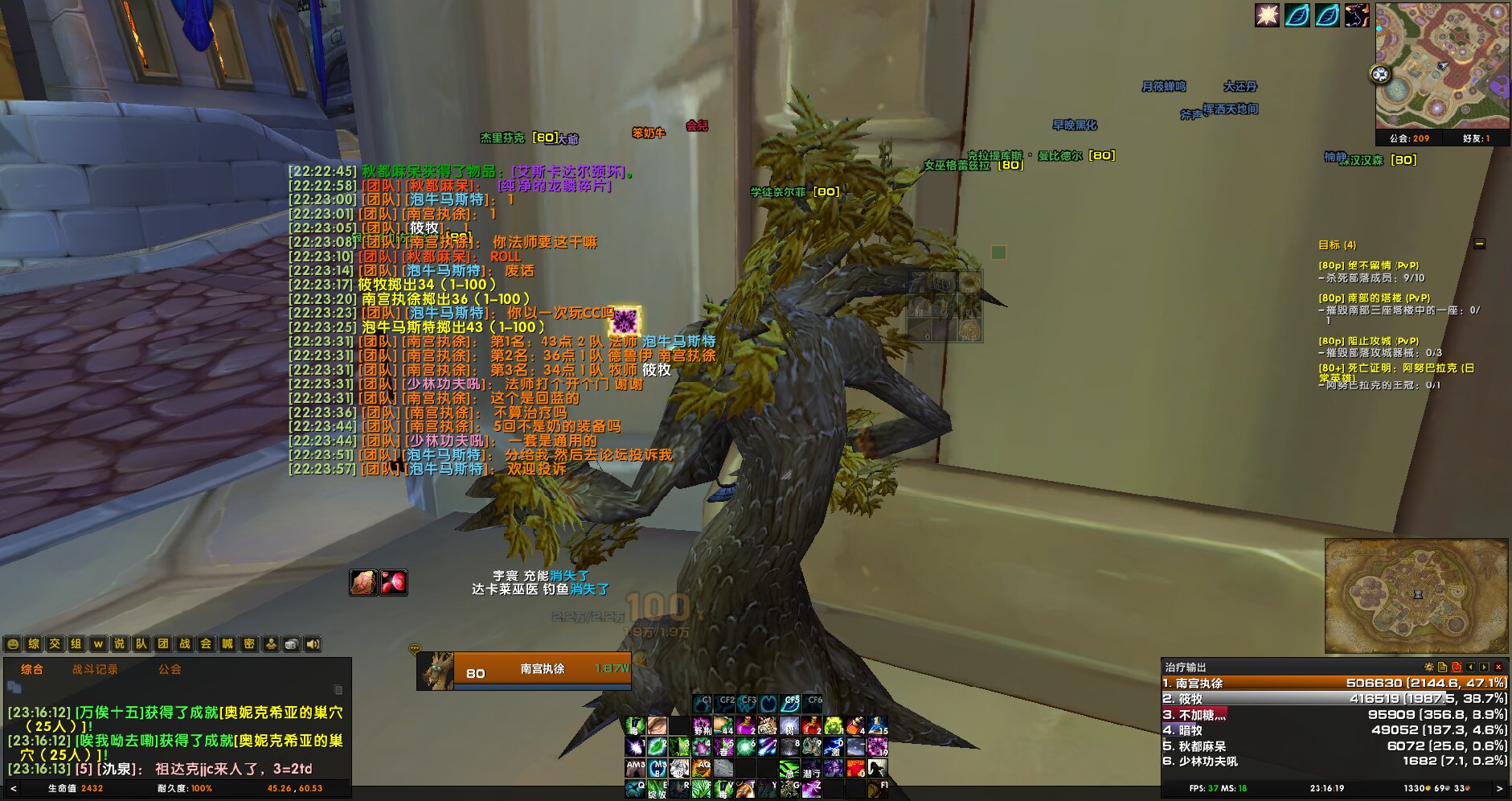Image resolution: width=1512 pixels, height=801 pixels.
Task: Click the red reset-data icon on 治疗输出 panel
Action: [1457, 667]
